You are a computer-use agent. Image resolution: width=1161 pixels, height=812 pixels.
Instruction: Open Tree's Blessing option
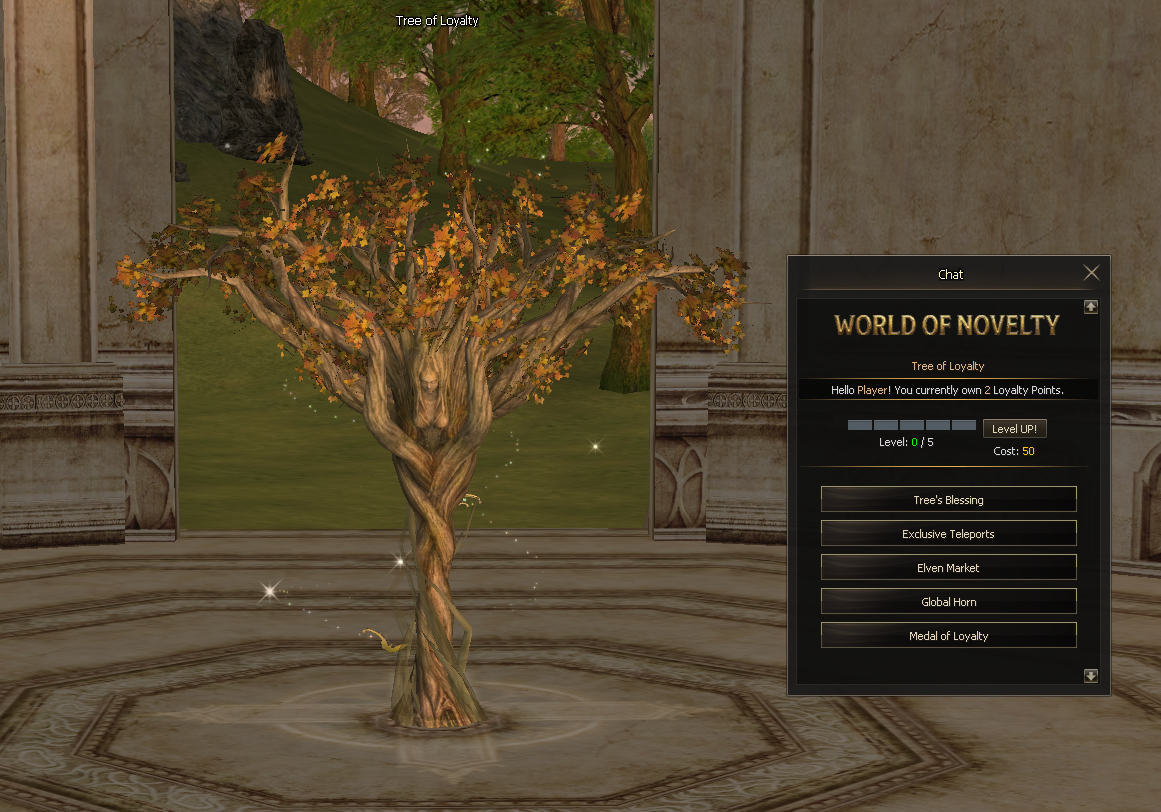[x=948, y=500]
